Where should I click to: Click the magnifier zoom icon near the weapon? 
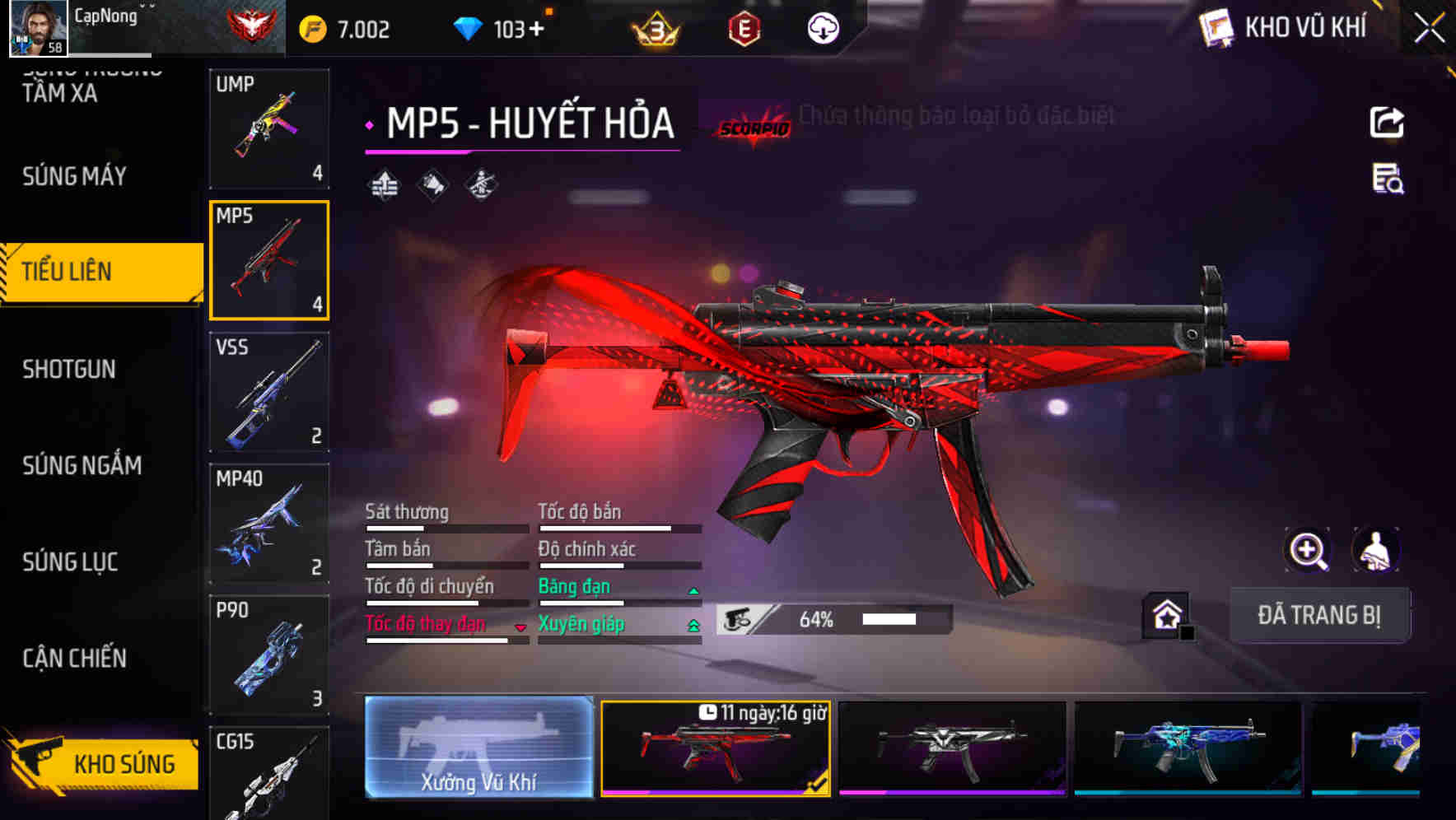[x=1309, y=550]
